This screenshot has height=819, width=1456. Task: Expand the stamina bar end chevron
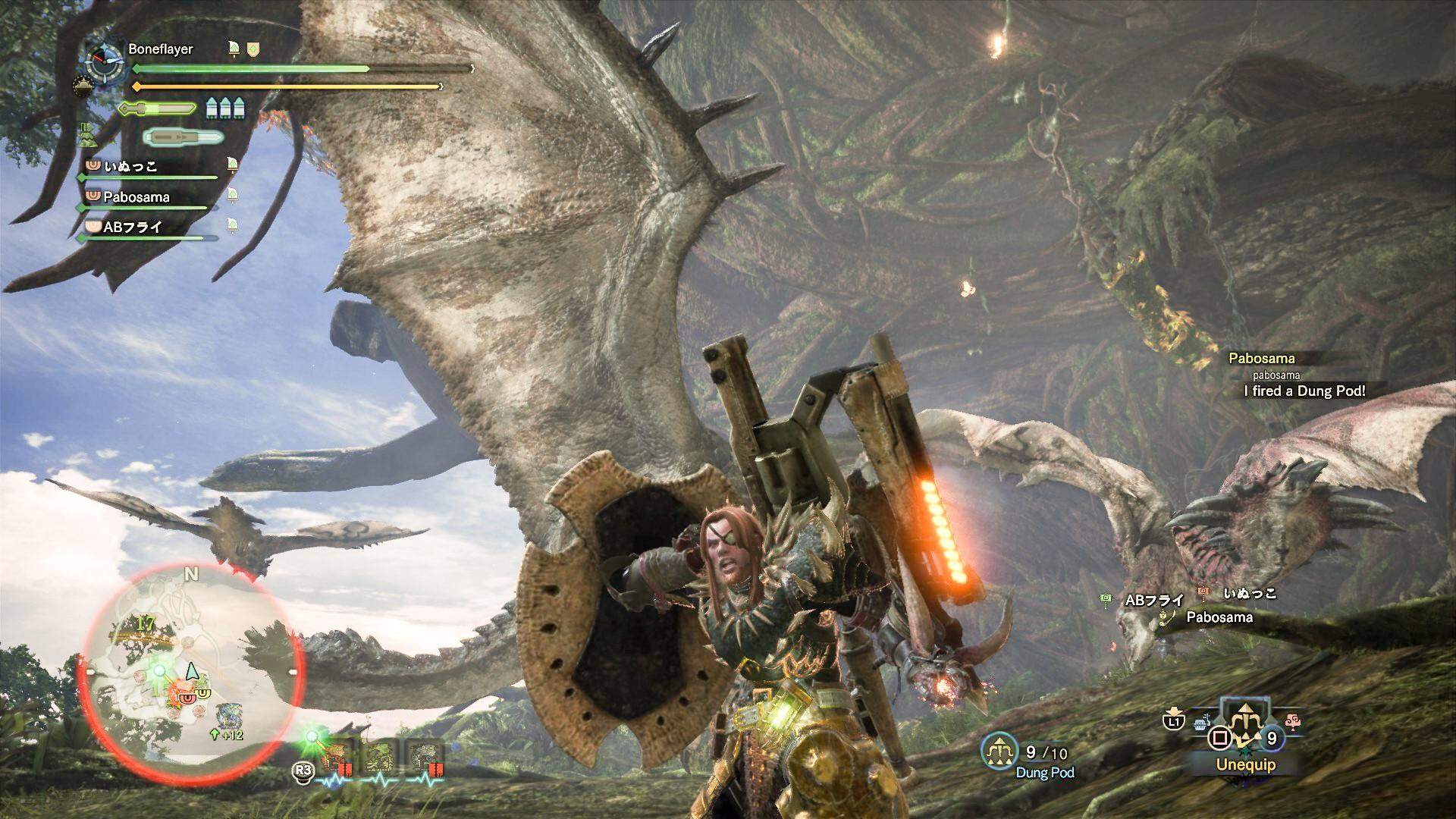point(441,86)
